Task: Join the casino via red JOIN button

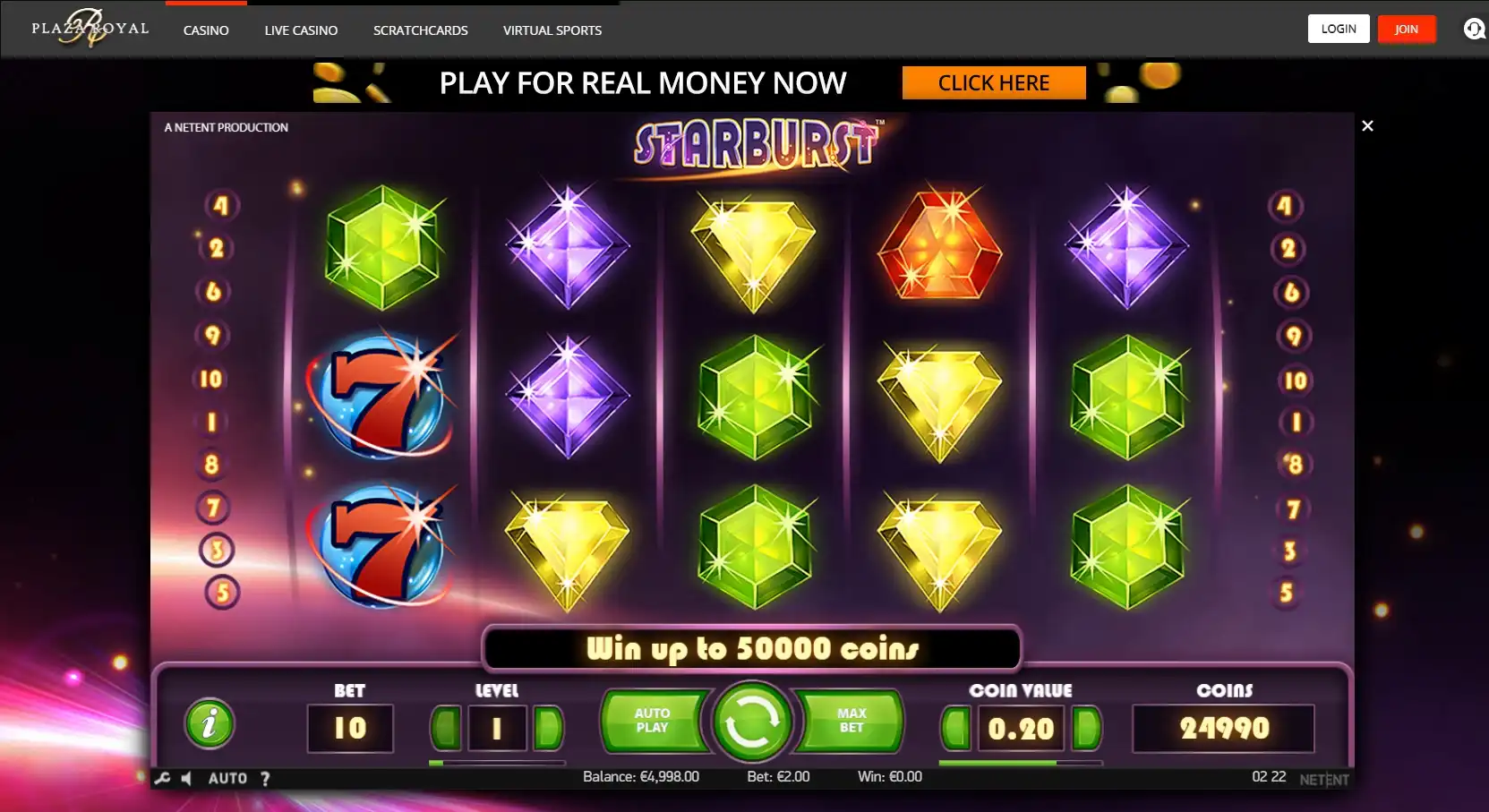Action: pos(1406,29)
